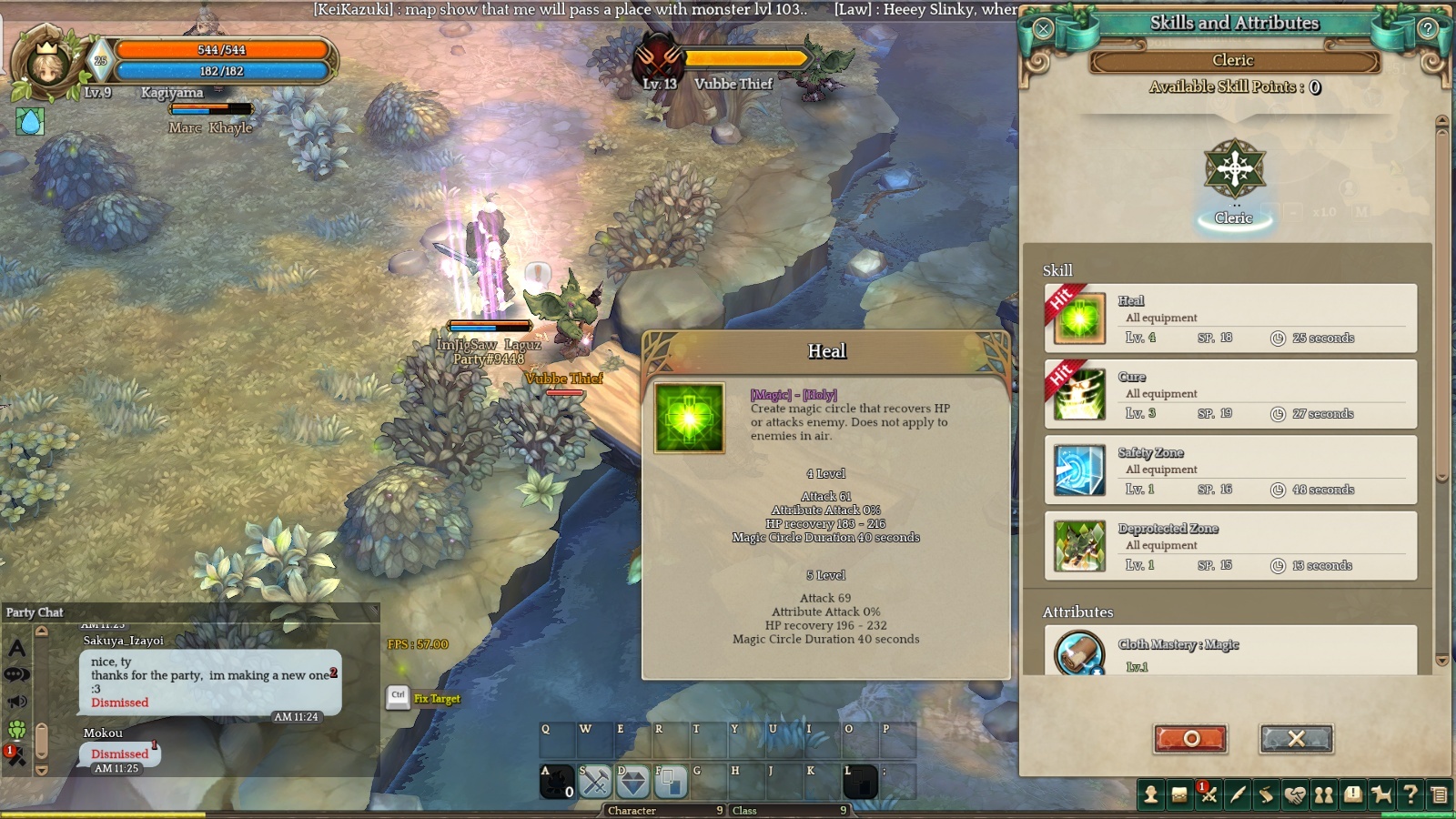Open the companion pet menu icon
Image resolution: width=1456 pixels, height=819 pixels.
(x=1381, y=794)
